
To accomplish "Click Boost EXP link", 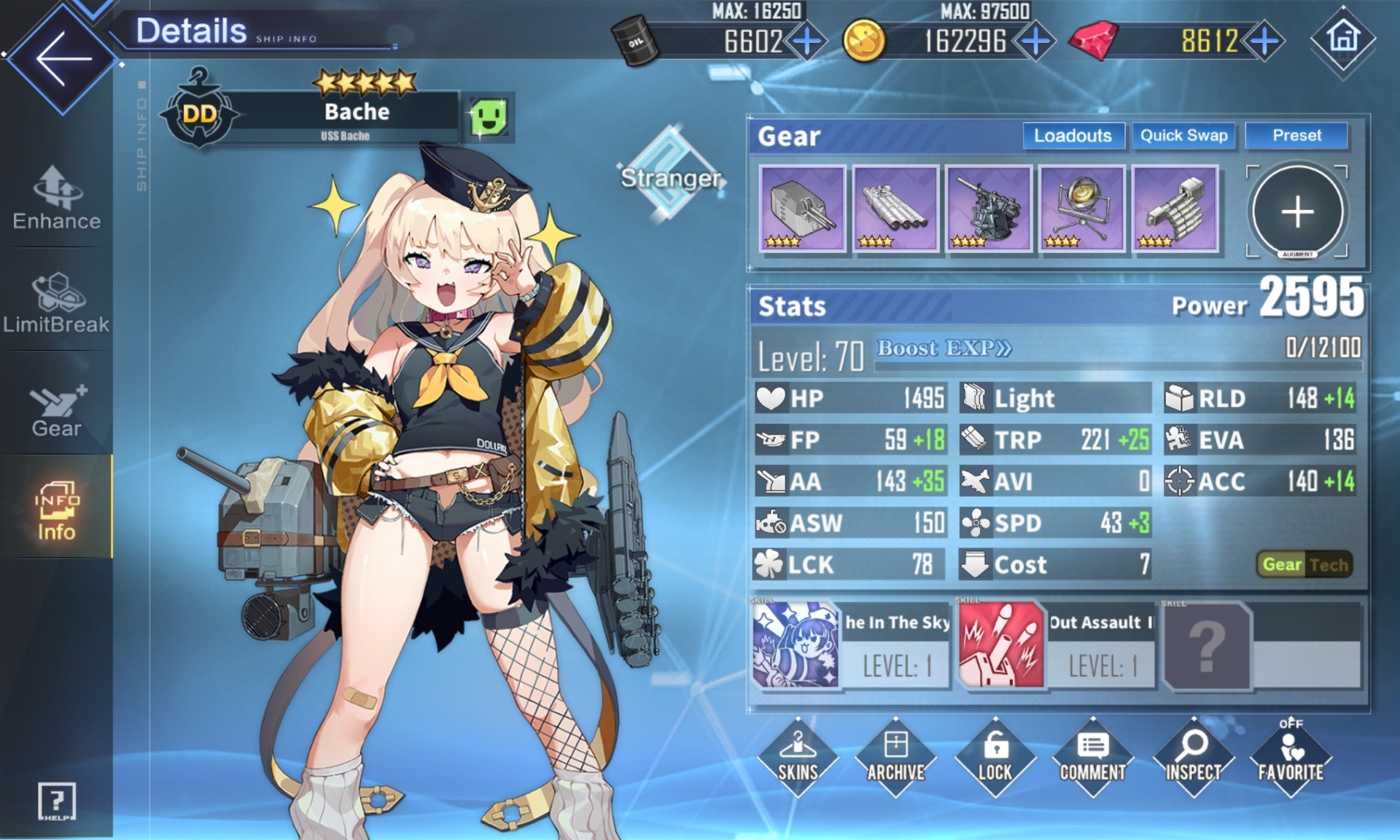I will (944, 349).
